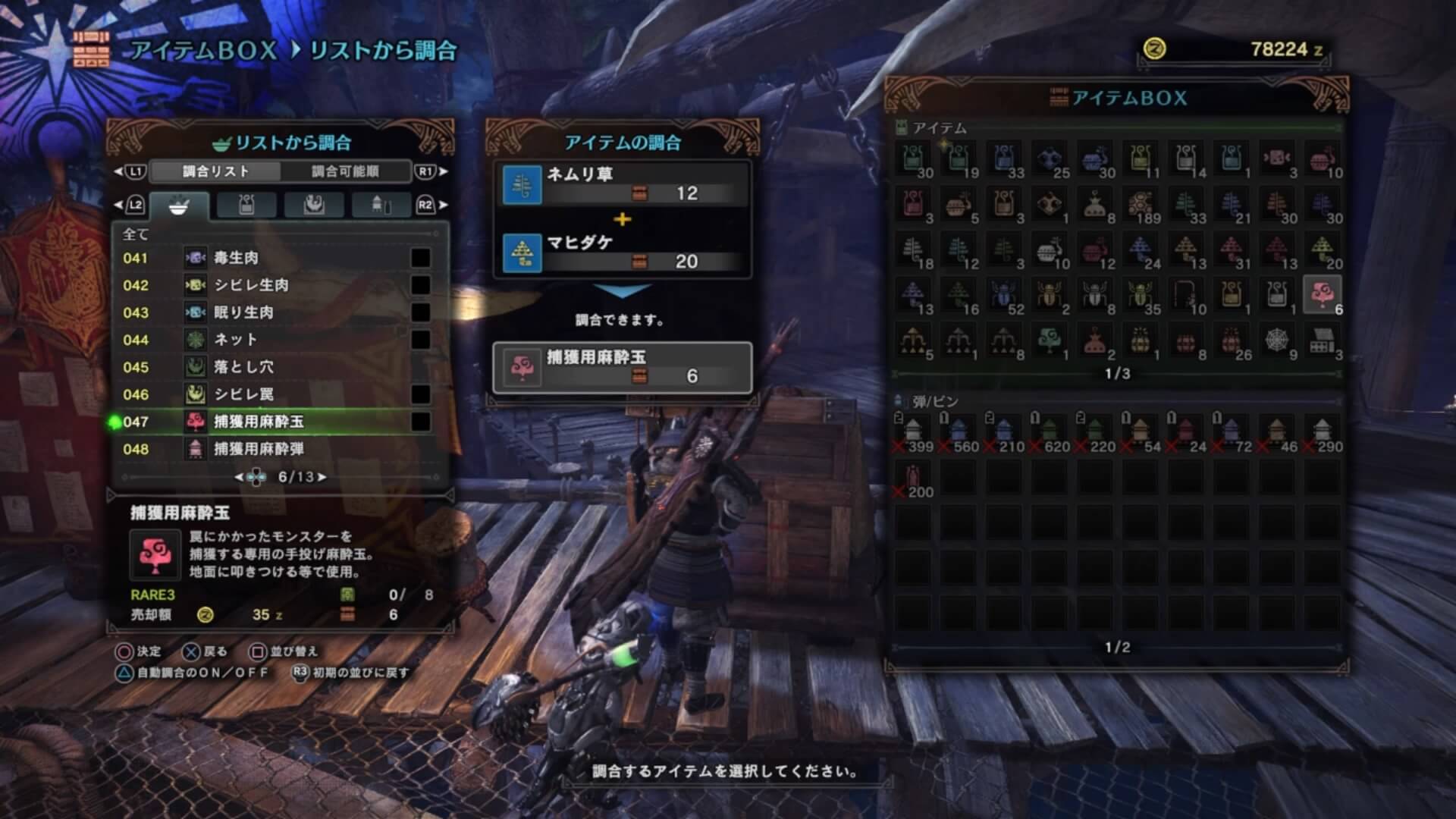
Task: Select the red bottle coating stack of 200
Action: [x=913, y=479]
